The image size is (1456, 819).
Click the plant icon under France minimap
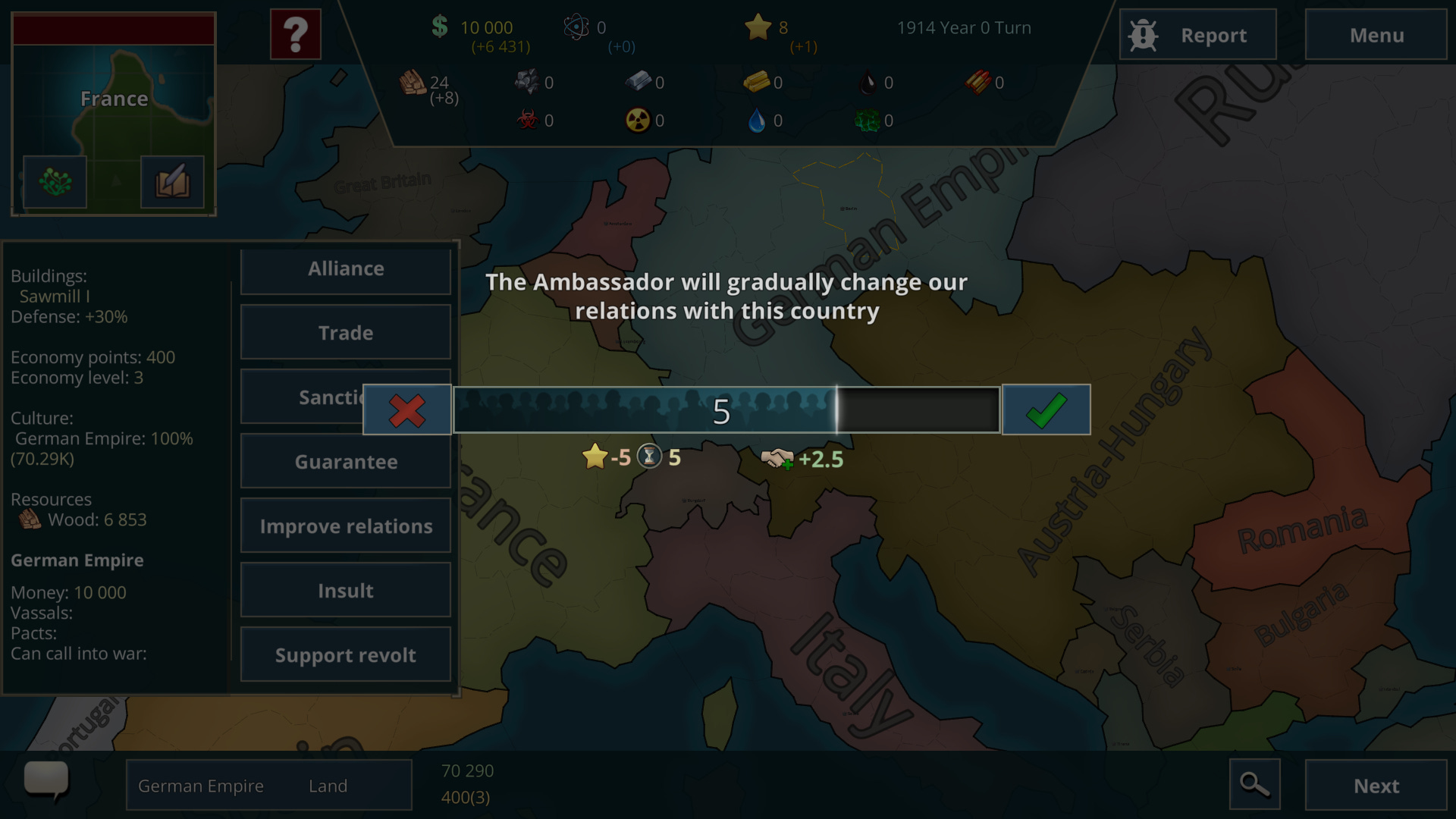click(54, 181)
